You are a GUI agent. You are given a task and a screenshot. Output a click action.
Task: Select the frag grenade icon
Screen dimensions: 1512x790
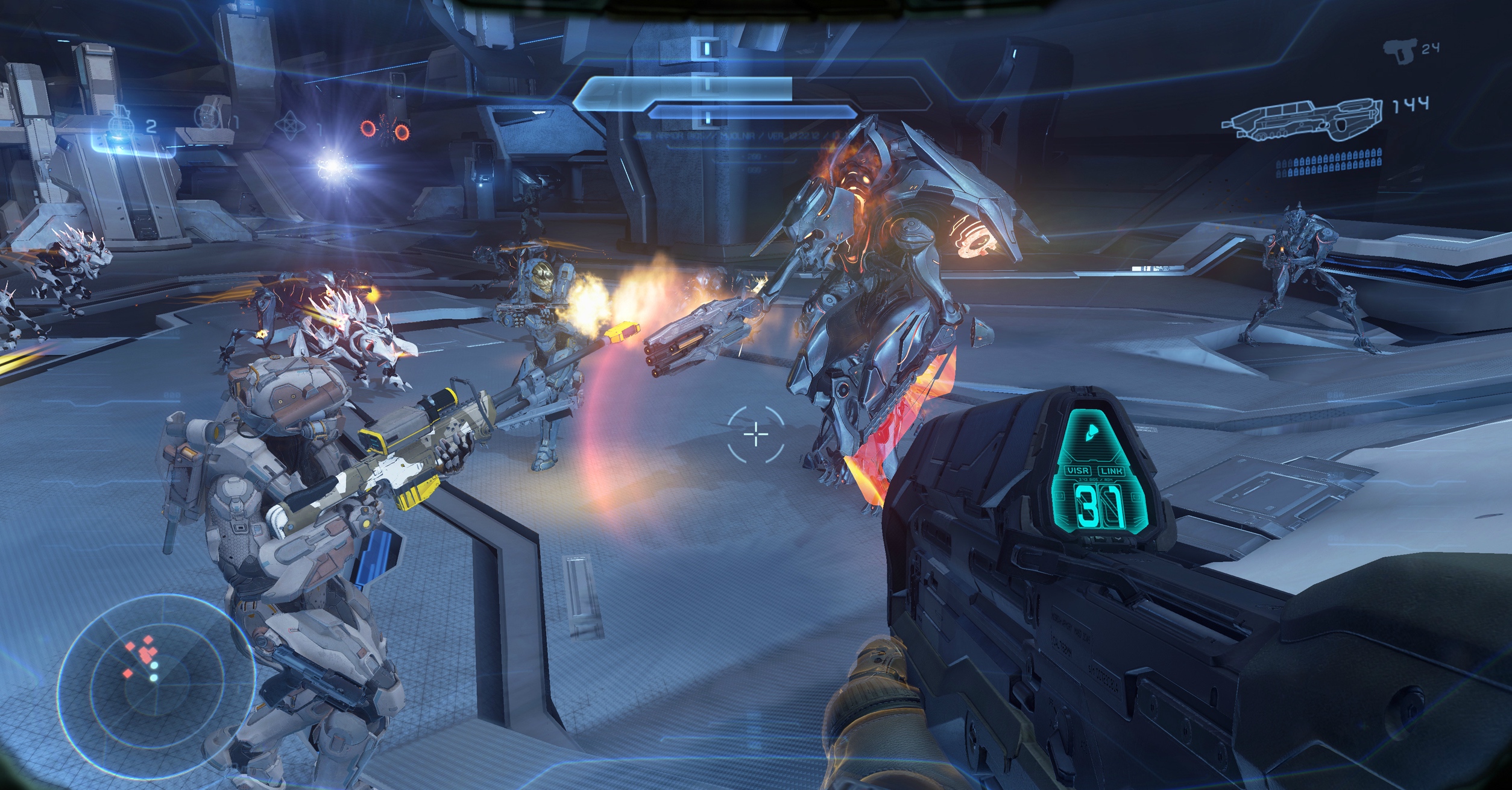[120, 124]
